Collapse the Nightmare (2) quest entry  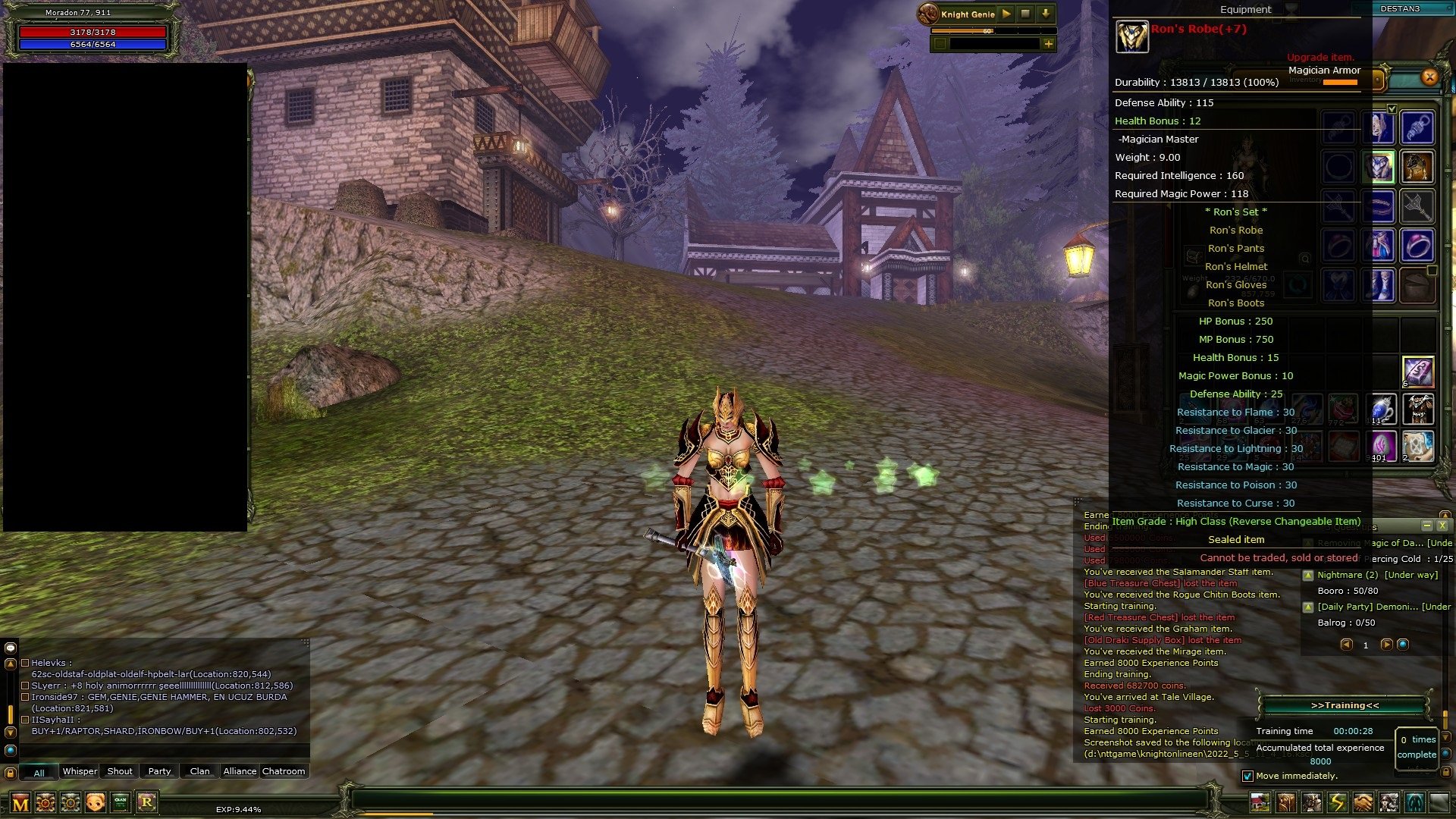coord(1308,576)
